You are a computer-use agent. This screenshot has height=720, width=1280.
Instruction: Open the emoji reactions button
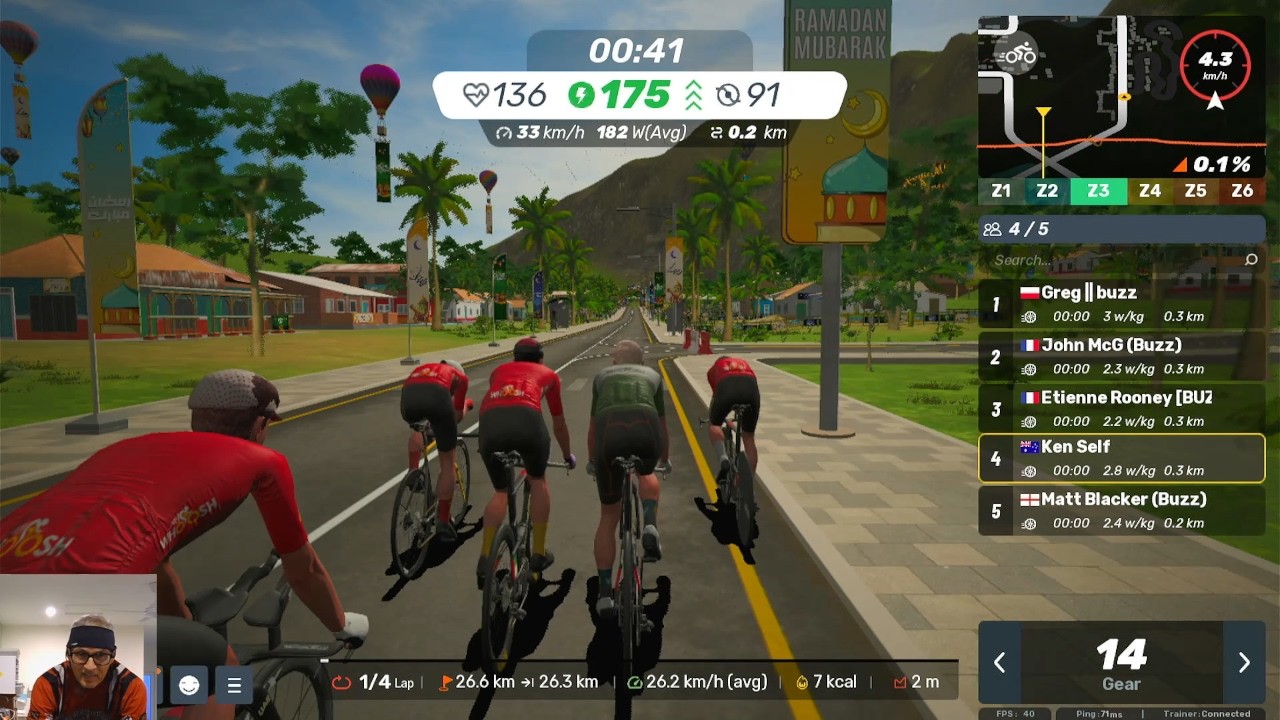[x=189, y=685]
